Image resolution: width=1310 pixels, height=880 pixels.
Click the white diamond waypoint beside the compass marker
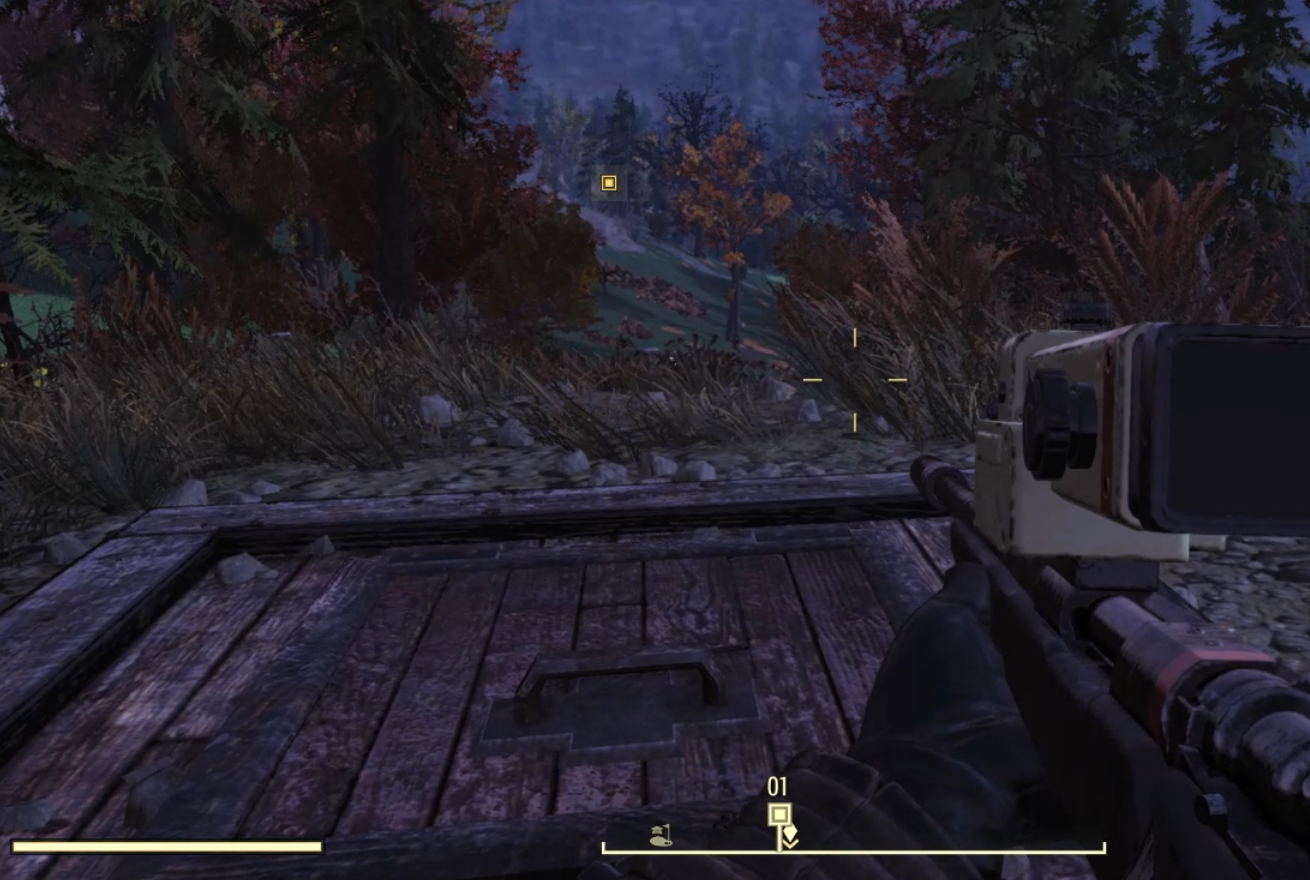pyautogui.click(x=791, y=830)
